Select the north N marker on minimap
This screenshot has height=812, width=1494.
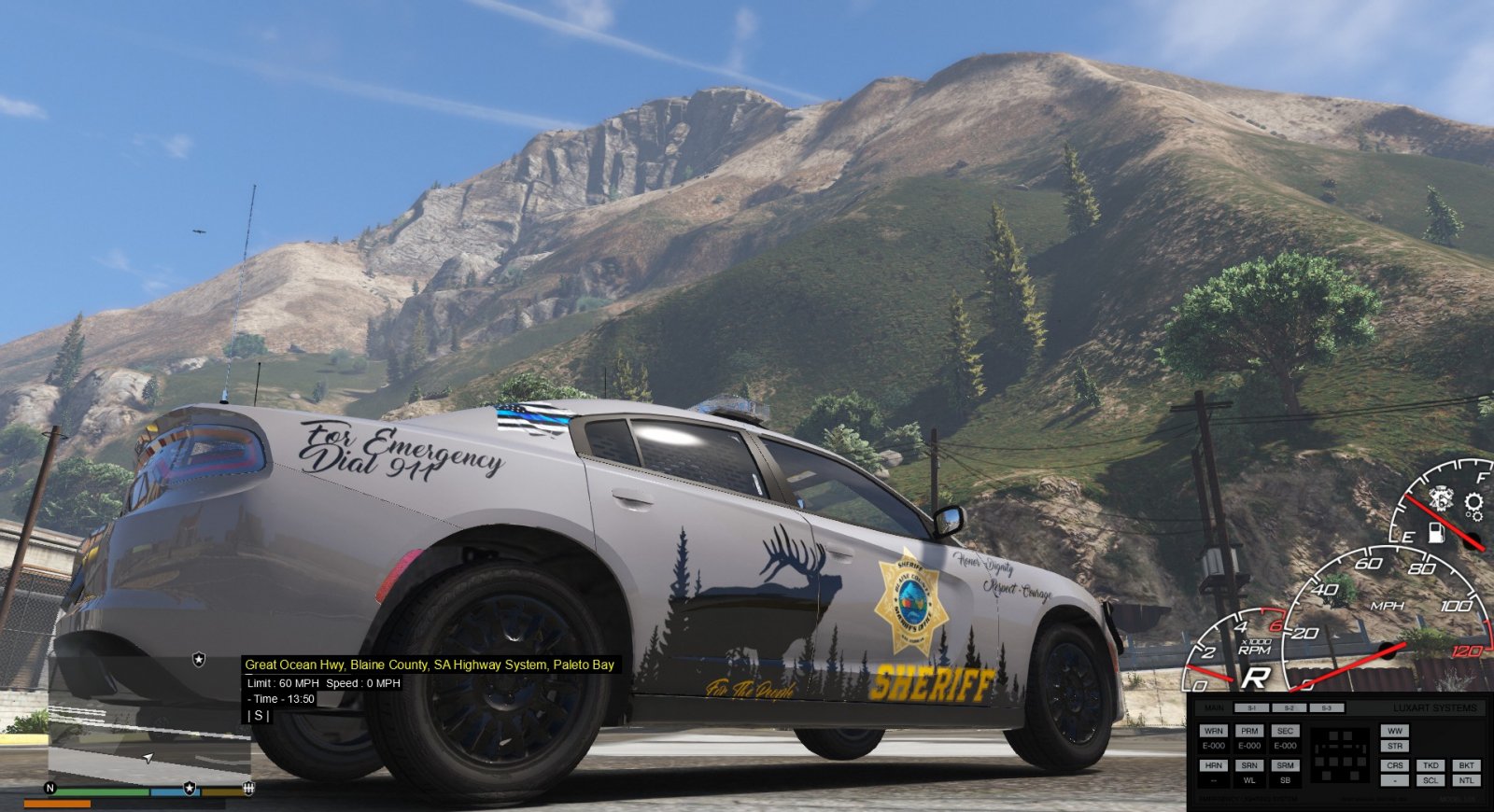[x=50, y=789]
